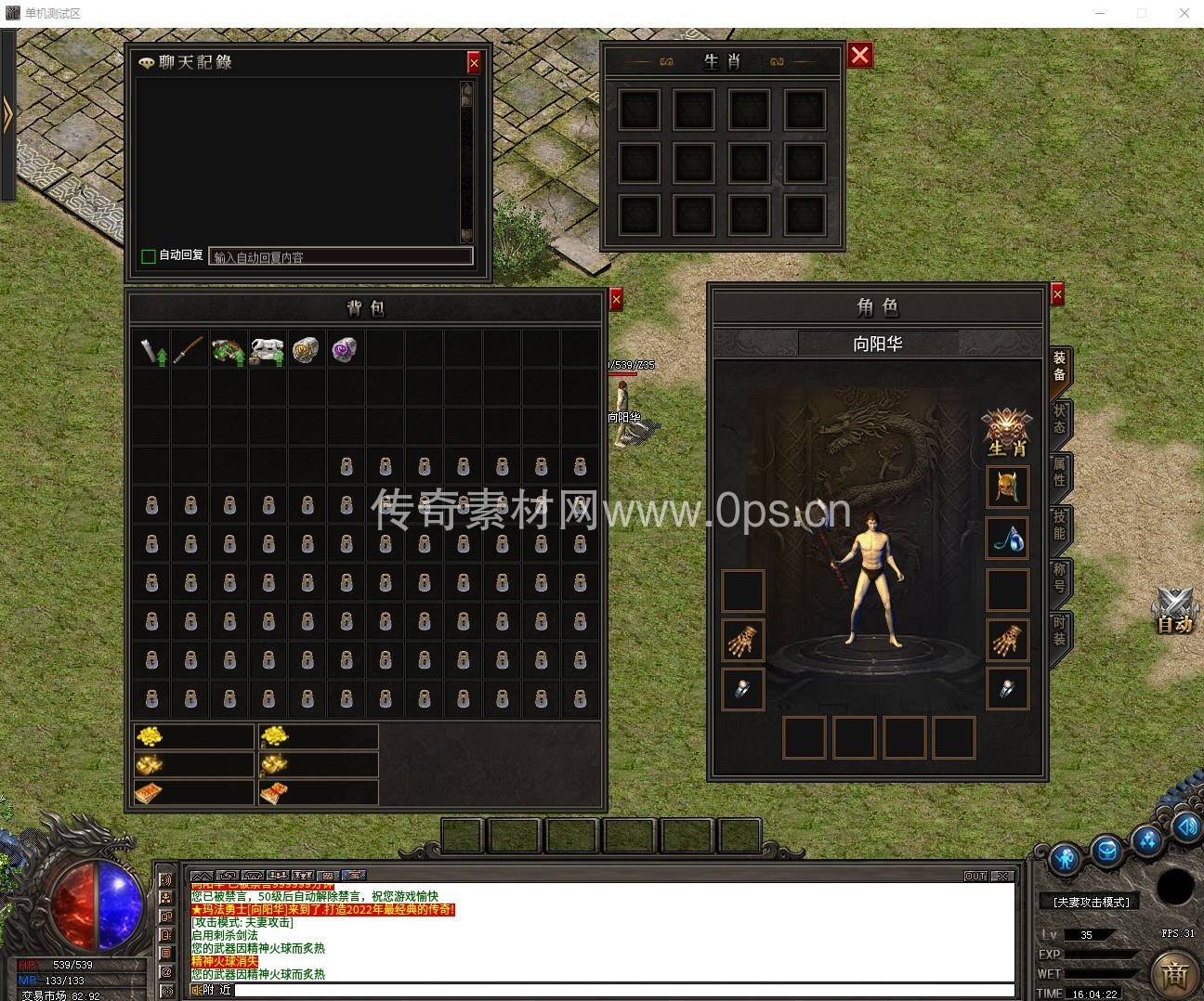Open the 商 shop button

tap(1174, 975)
